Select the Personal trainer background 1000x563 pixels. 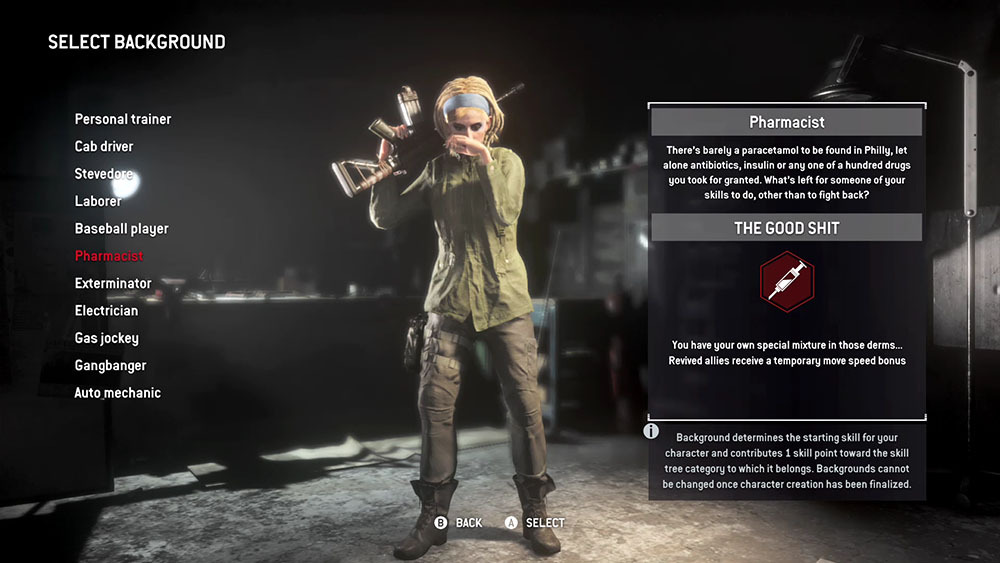123,119
